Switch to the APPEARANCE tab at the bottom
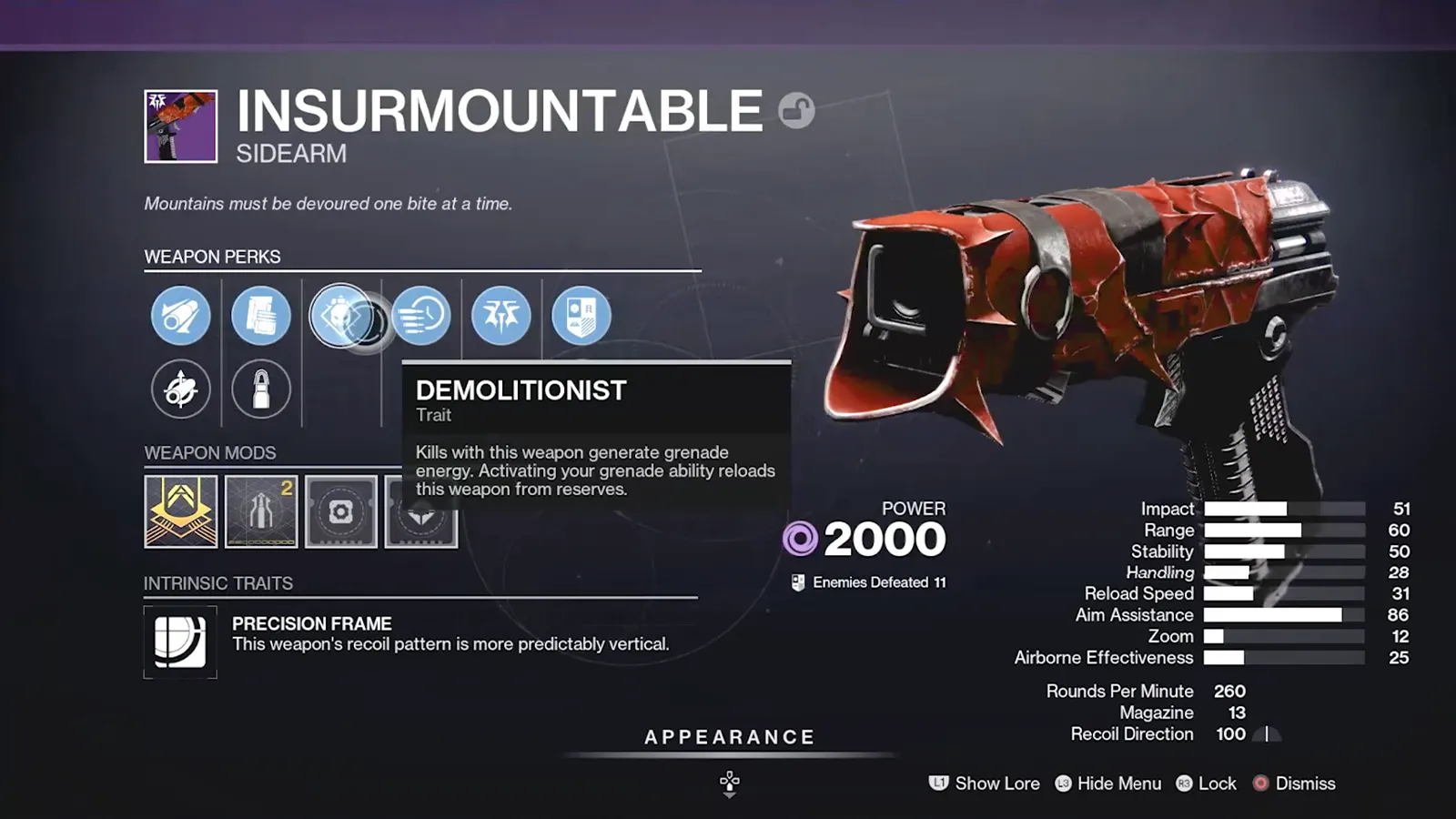 click(x=728, y=737)
